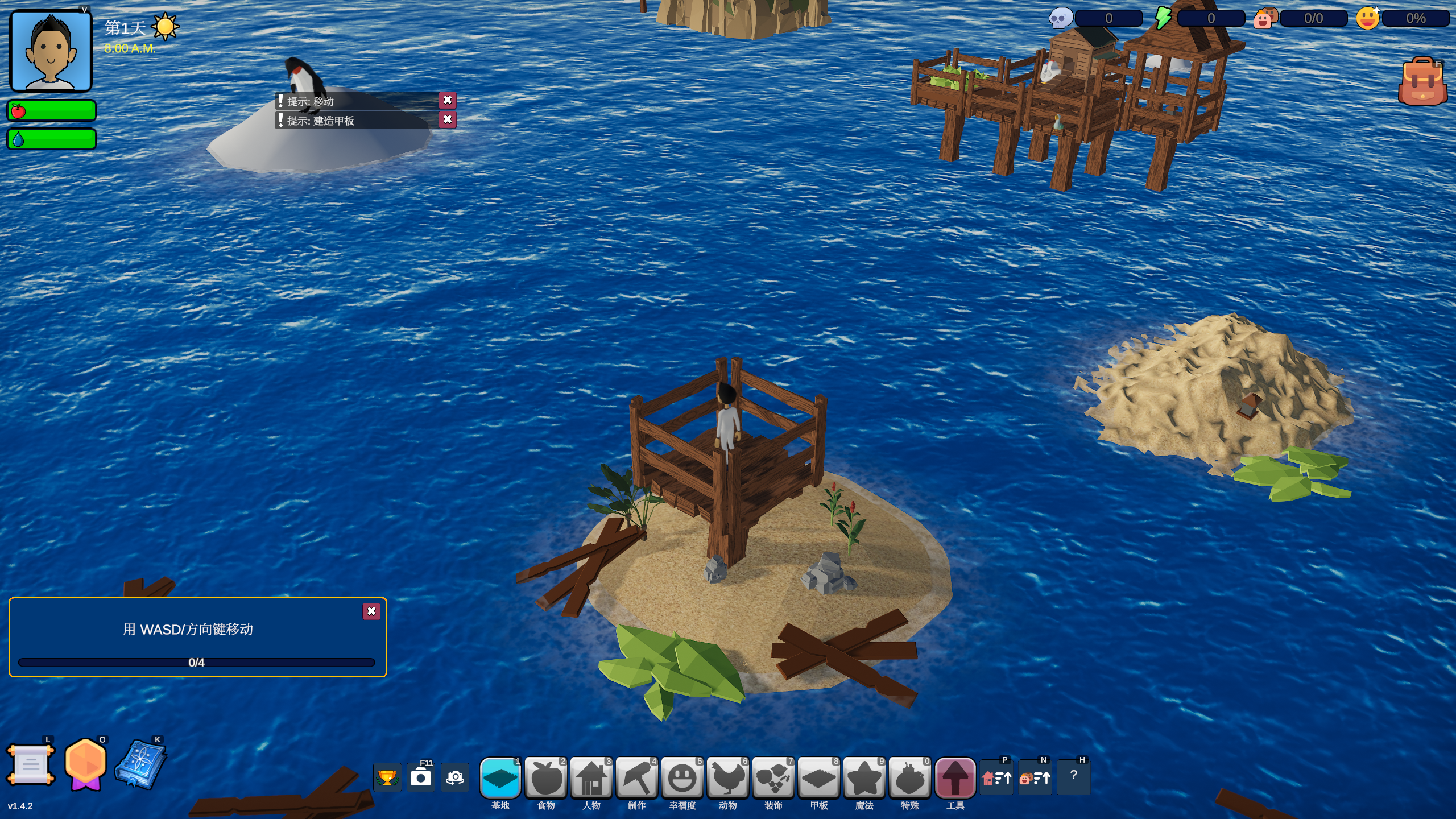Select the 基地 base build category
This screenshot has width=1456, height=819.
pos(500,777)
